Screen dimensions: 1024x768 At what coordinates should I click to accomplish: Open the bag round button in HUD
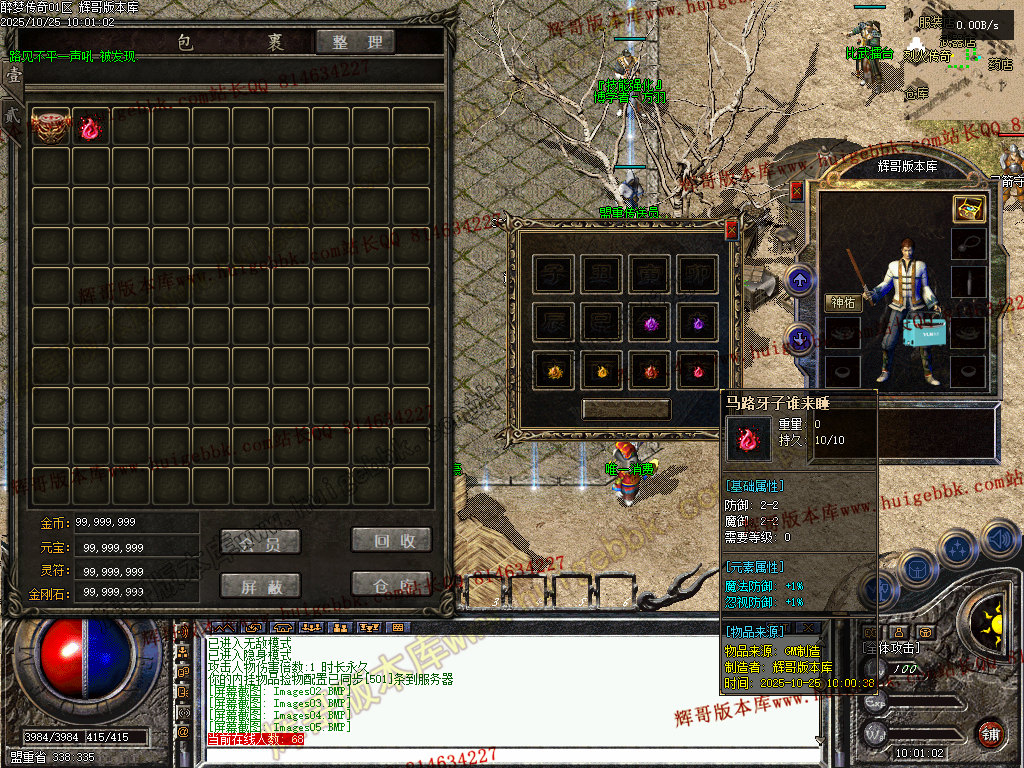pyautogui.click(x=915, y=568)
